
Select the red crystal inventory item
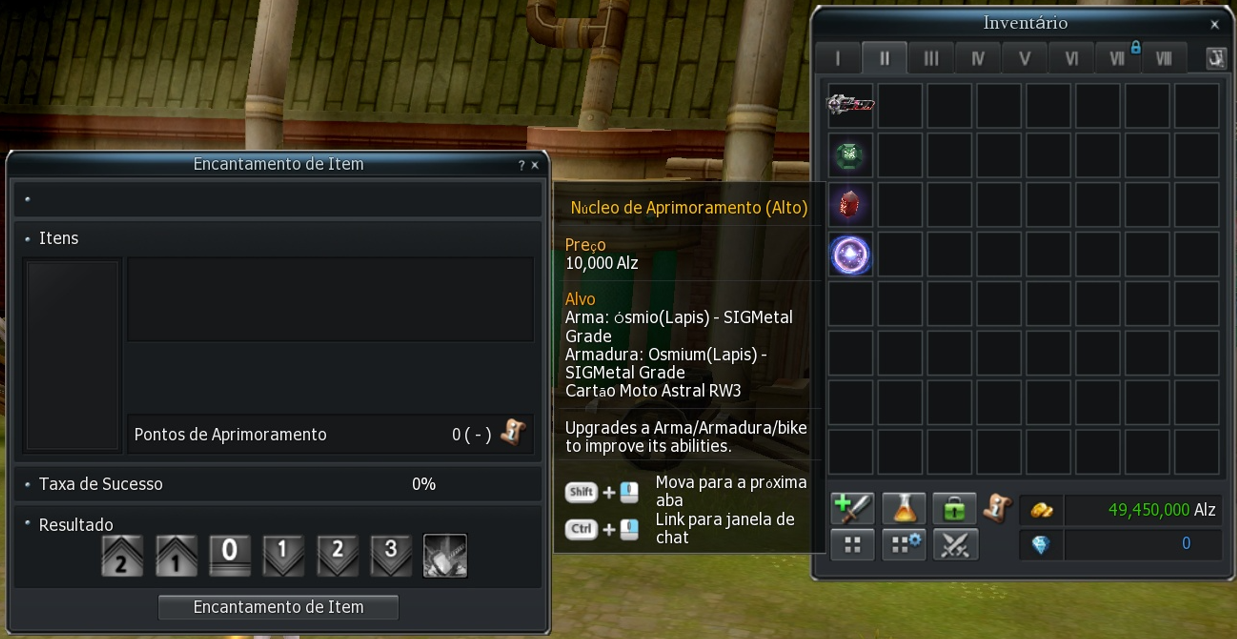pyautogui.click(x=850, y=205)
